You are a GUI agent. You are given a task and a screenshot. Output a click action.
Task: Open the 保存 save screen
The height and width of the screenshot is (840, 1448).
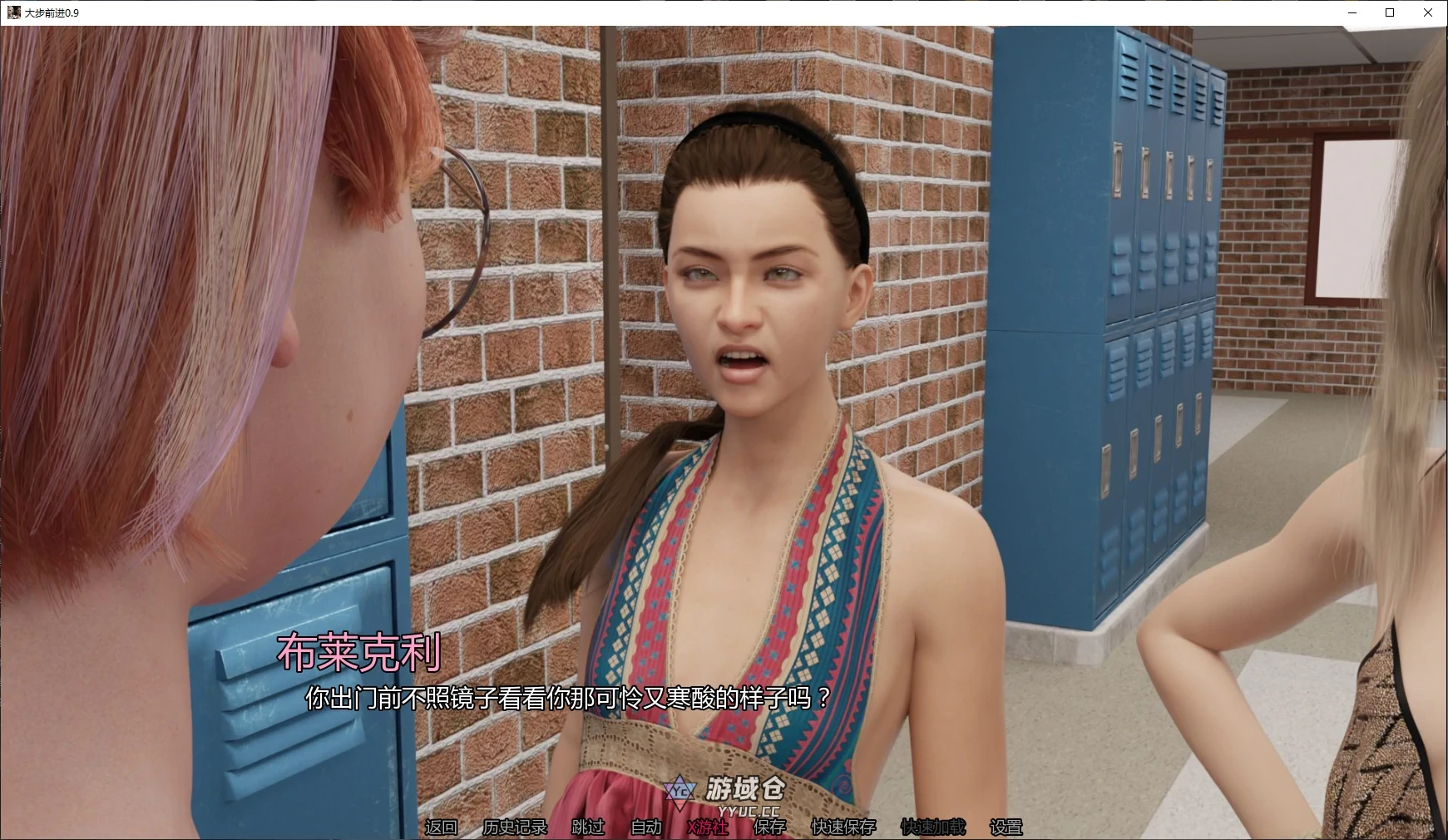pyautogui.click(x=767, y=828)
